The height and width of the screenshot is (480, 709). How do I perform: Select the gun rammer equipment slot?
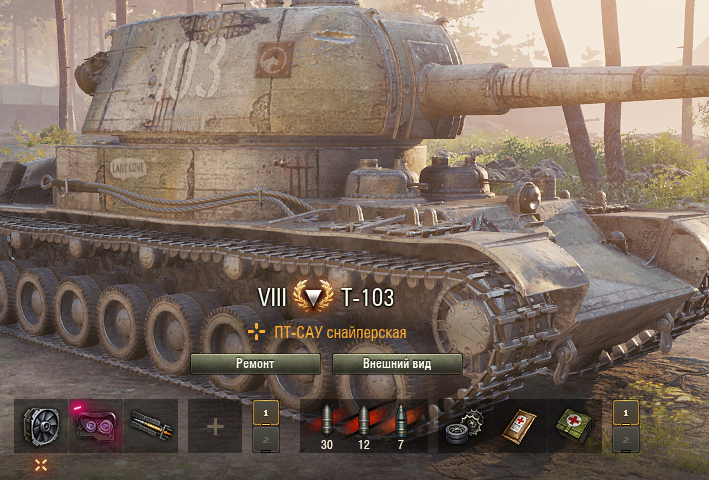151,426
